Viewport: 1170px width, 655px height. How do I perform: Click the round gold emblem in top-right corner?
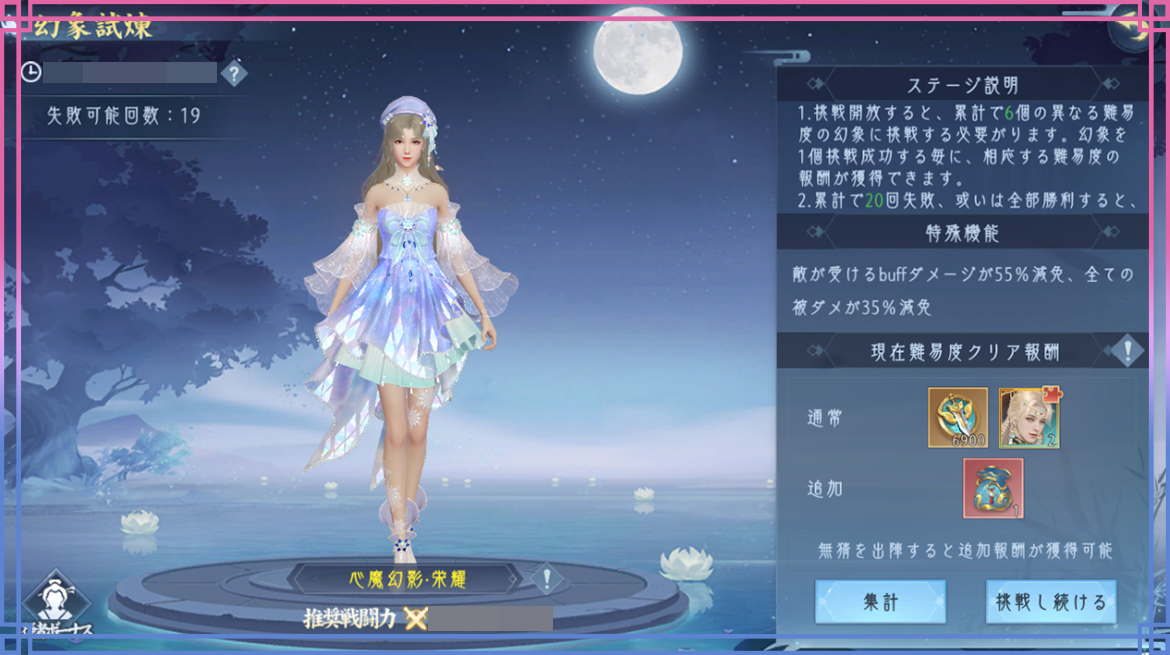coord(1138,22)
